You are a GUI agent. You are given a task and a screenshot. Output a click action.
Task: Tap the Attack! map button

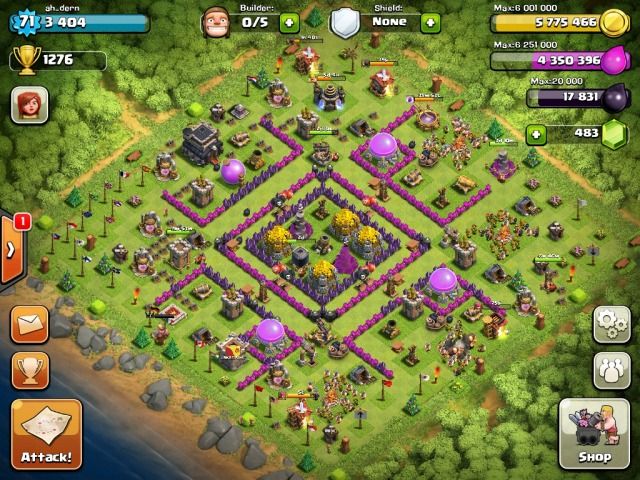click(43, 435)
